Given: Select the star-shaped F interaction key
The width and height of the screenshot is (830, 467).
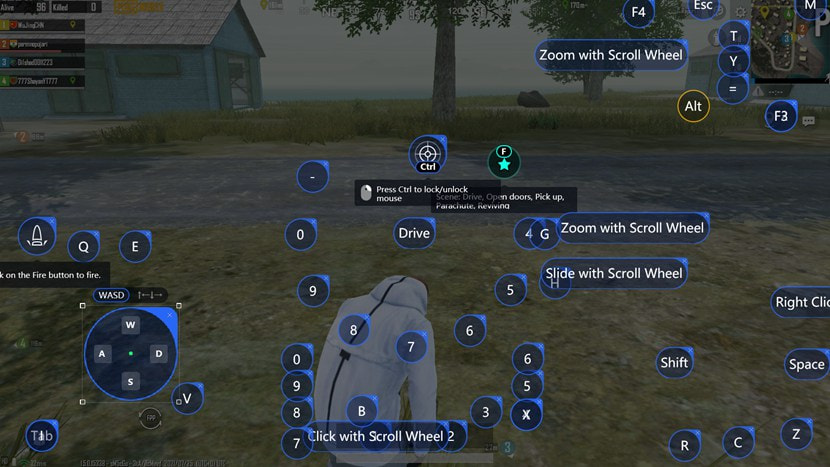Looking at the screenshot, I should pos(504,161).
